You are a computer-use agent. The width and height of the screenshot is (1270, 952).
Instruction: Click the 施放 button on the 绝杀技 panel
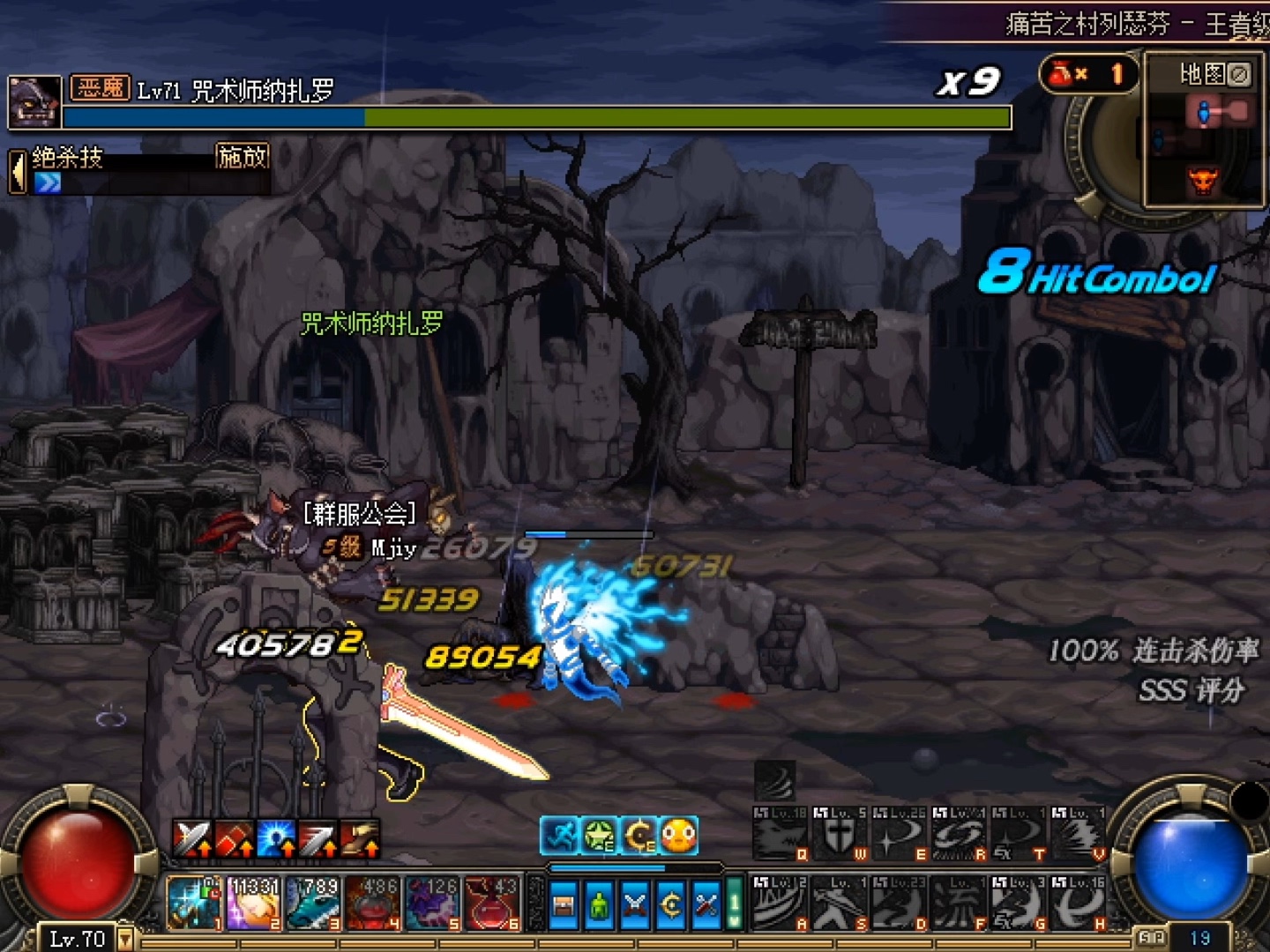[x=242, y=157]
